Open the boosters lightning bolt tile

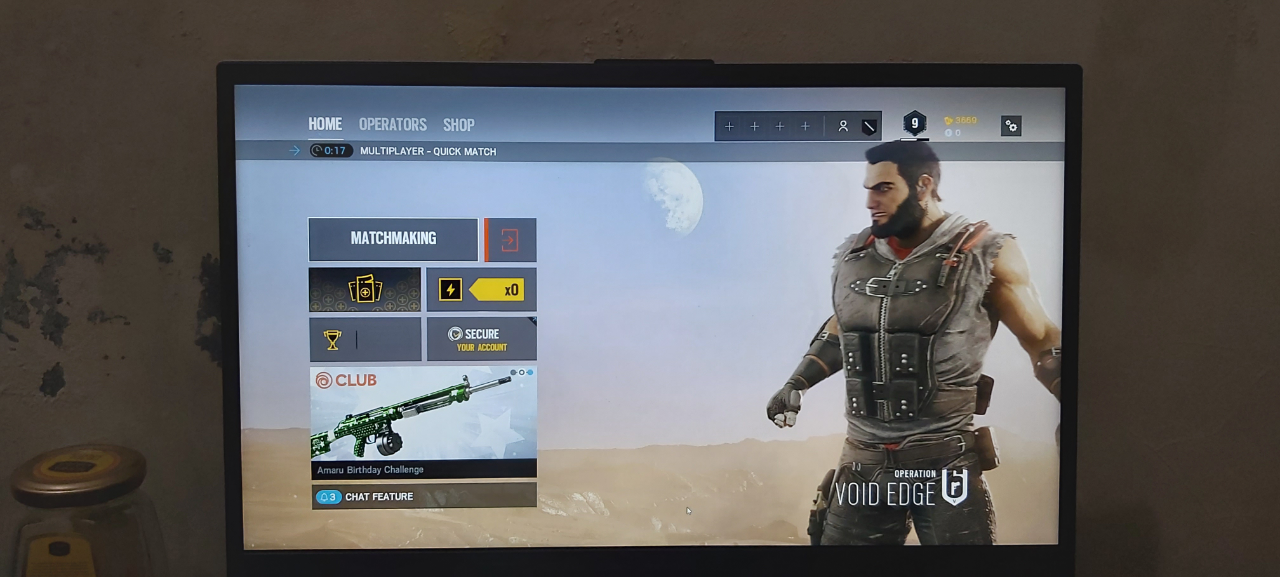coord(481,290)
